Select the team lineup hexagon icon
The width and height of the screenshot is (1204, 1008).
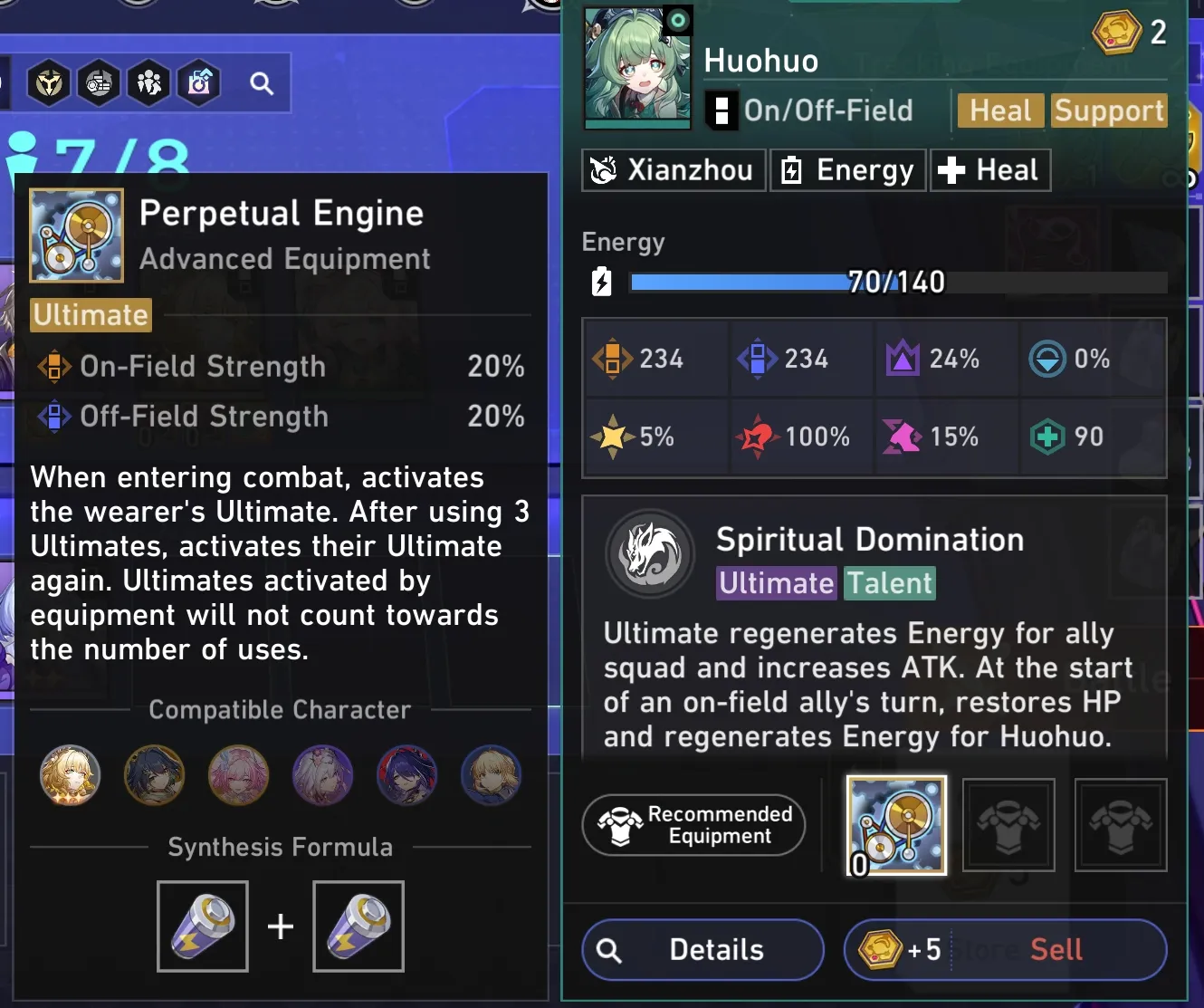(x=148, y=83)
